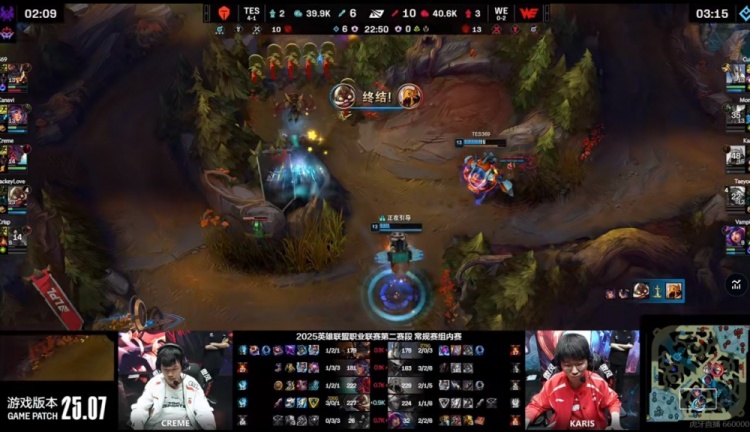Select Canavi's champion portrait in the left sidebar
Viewport: 750px width, 432px height.
(16, 116)
